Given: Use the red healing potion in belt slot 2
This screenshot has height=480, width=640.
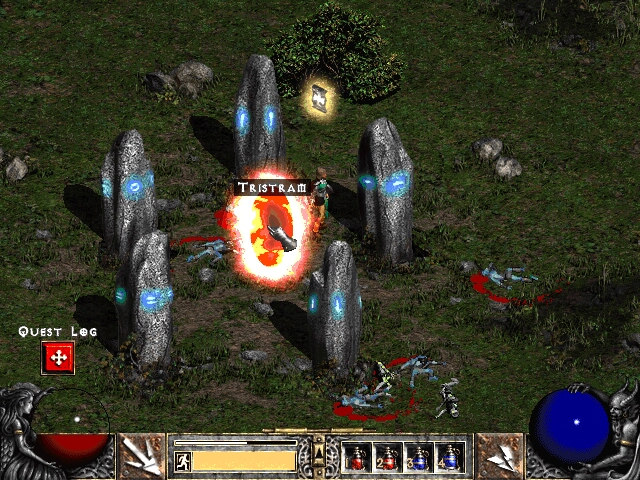Looking at the screenshot, I should 387,458.
